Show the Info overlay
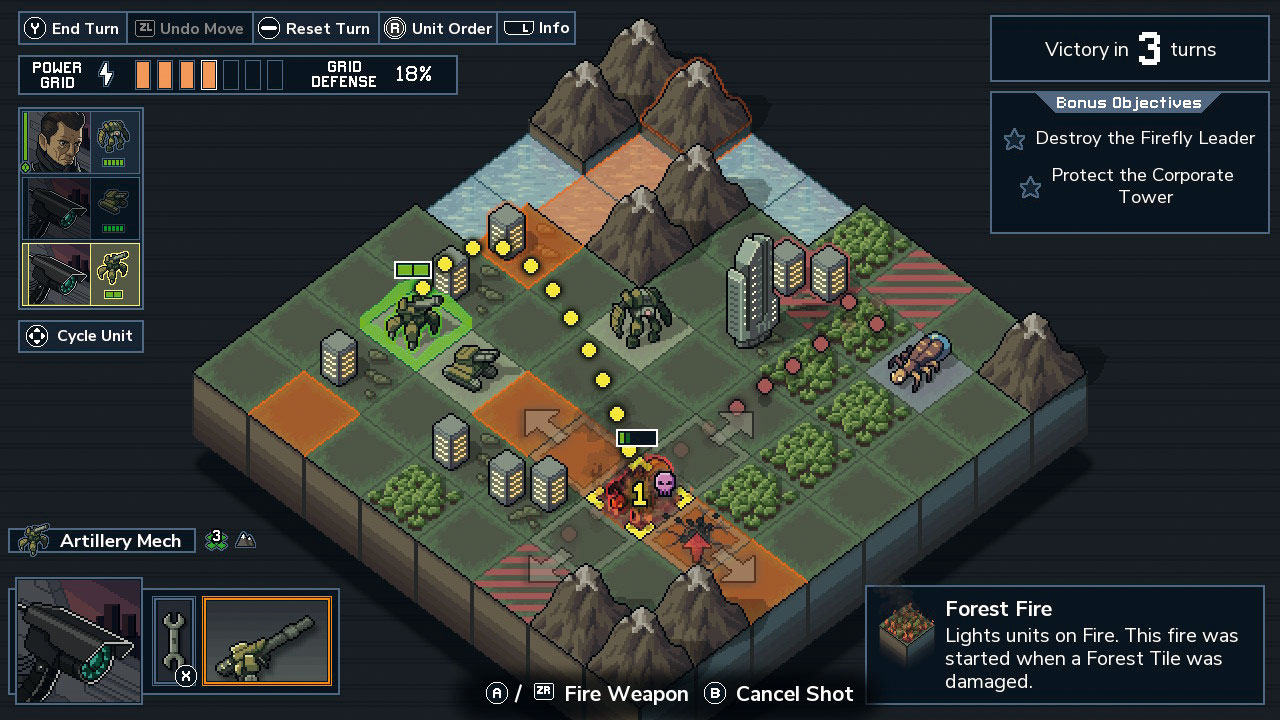The height and width of the screenshot is (720, 1280). coord(537,28)
